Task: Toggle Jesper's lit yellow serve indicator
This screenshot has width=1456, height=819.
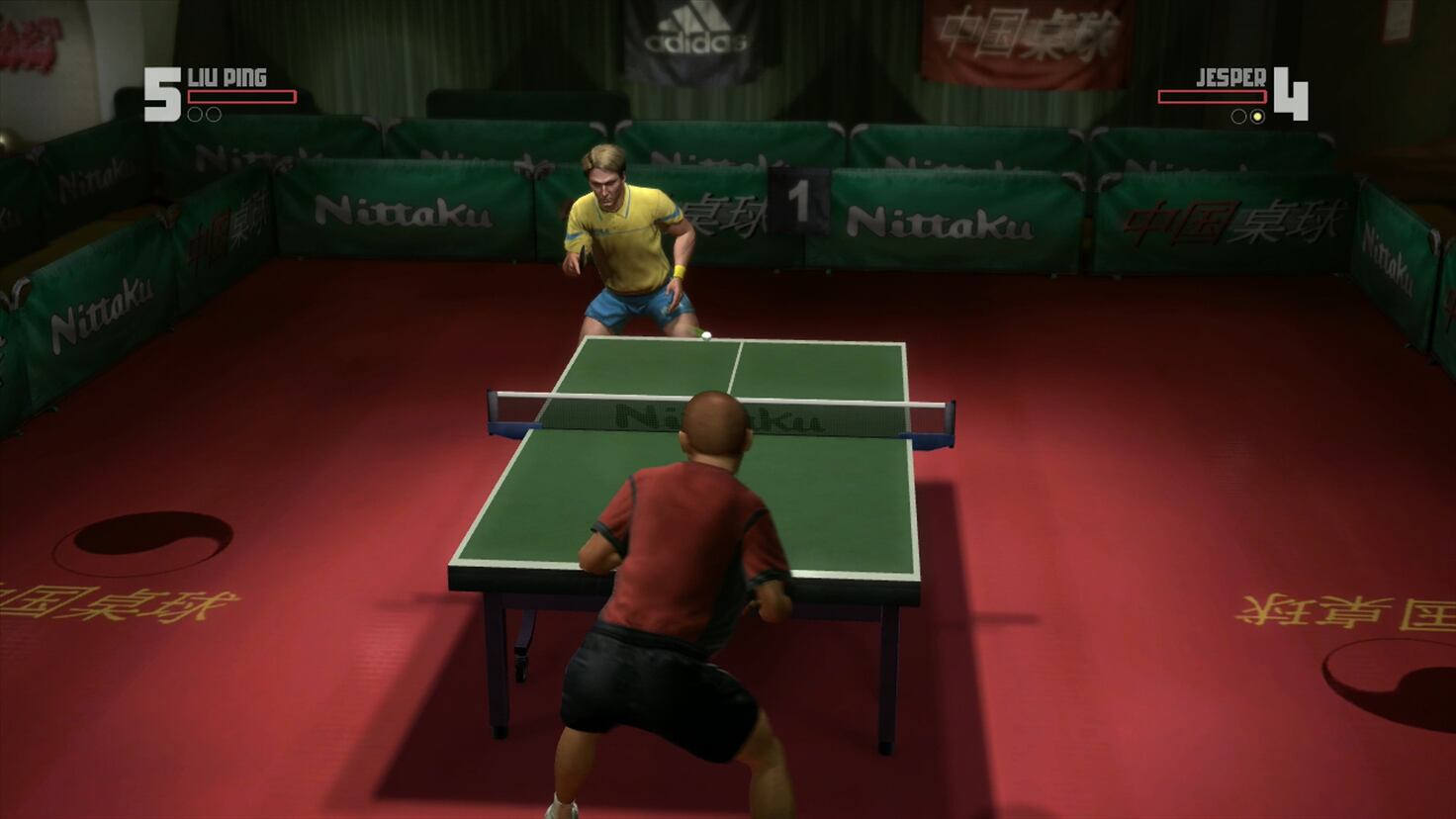Action: pos(1257,117)
